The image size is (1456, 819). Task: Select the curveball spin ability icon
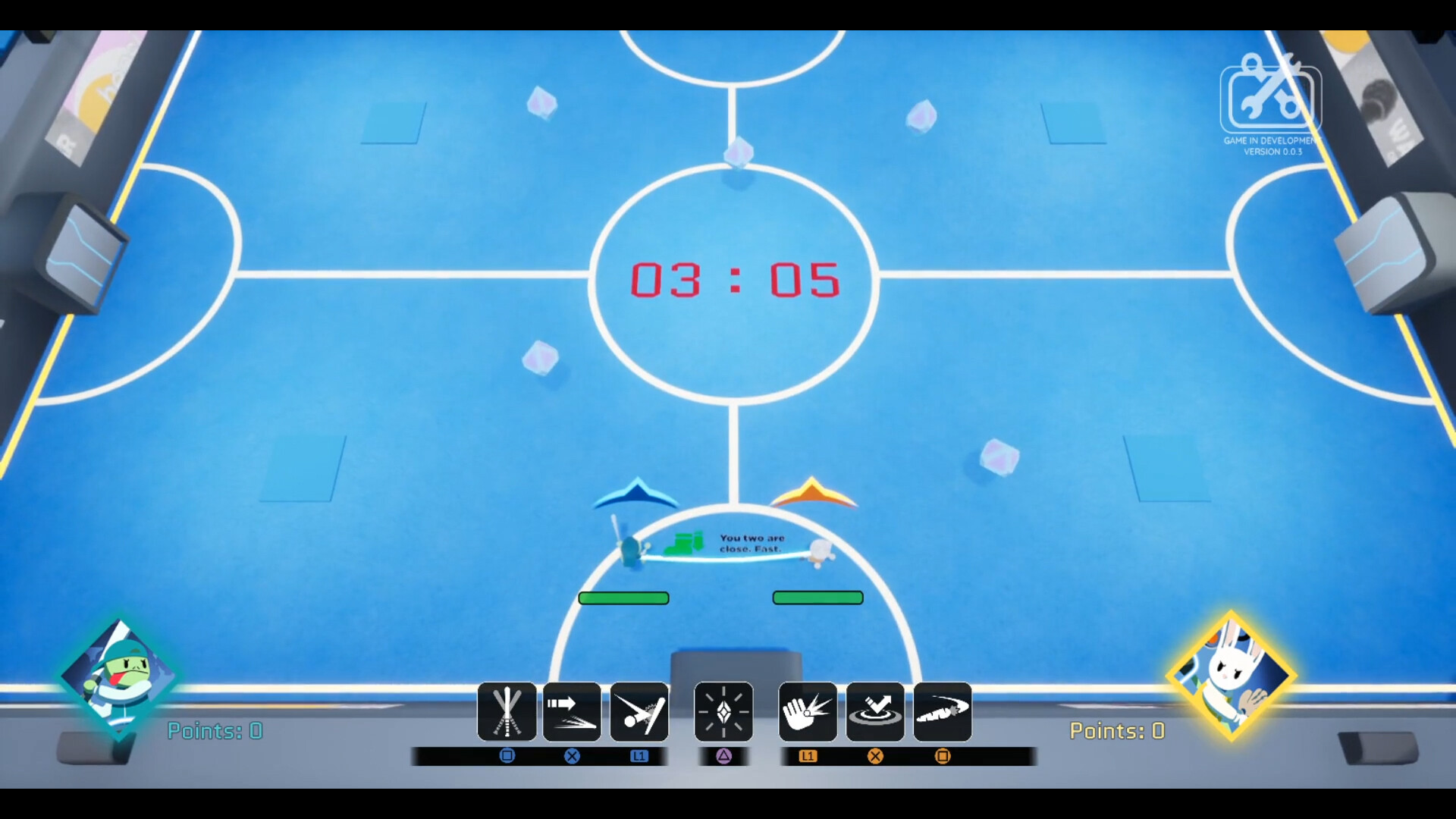click(943, 711)
